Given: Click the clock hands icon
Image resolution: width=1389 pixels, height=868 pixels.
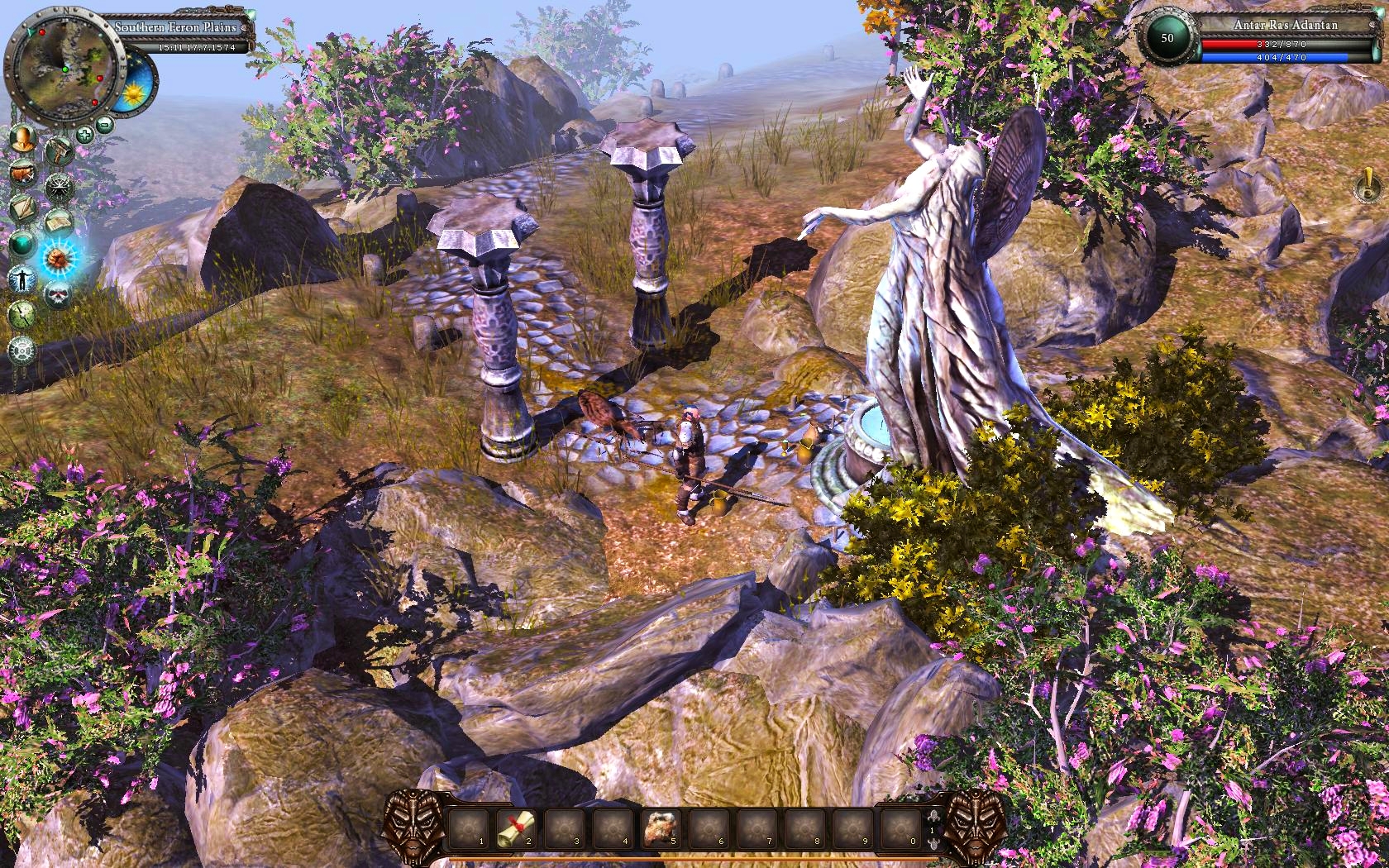Looking at the screenshot, I should pyautogui.click(x=22, y=314).
